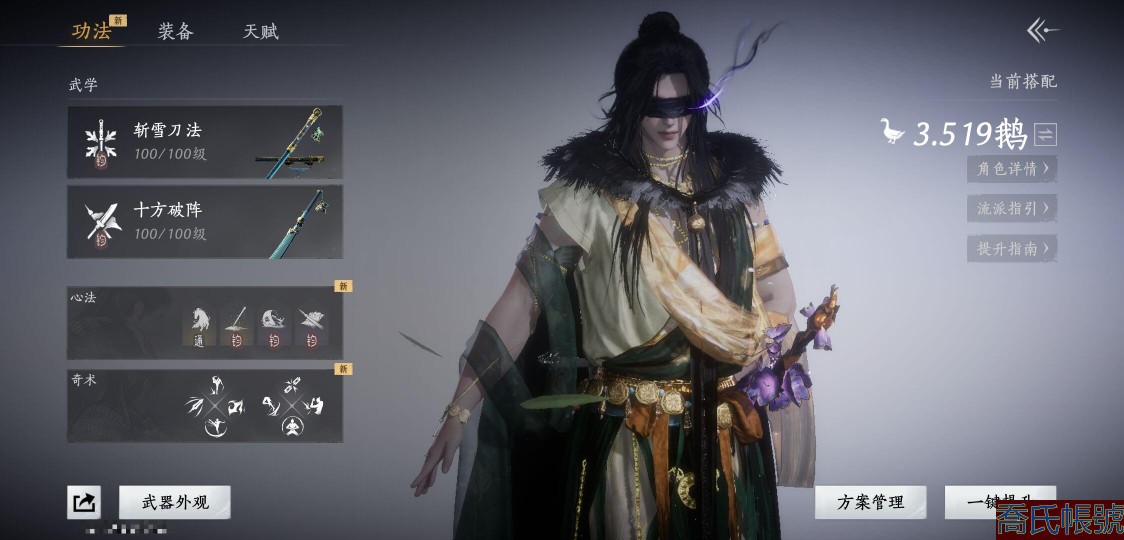Select the 十方破阵 martial art slot
Image resolution: width=1124 pixels, height=540 pixels.
pyautogui.click(x=205, y=222)
